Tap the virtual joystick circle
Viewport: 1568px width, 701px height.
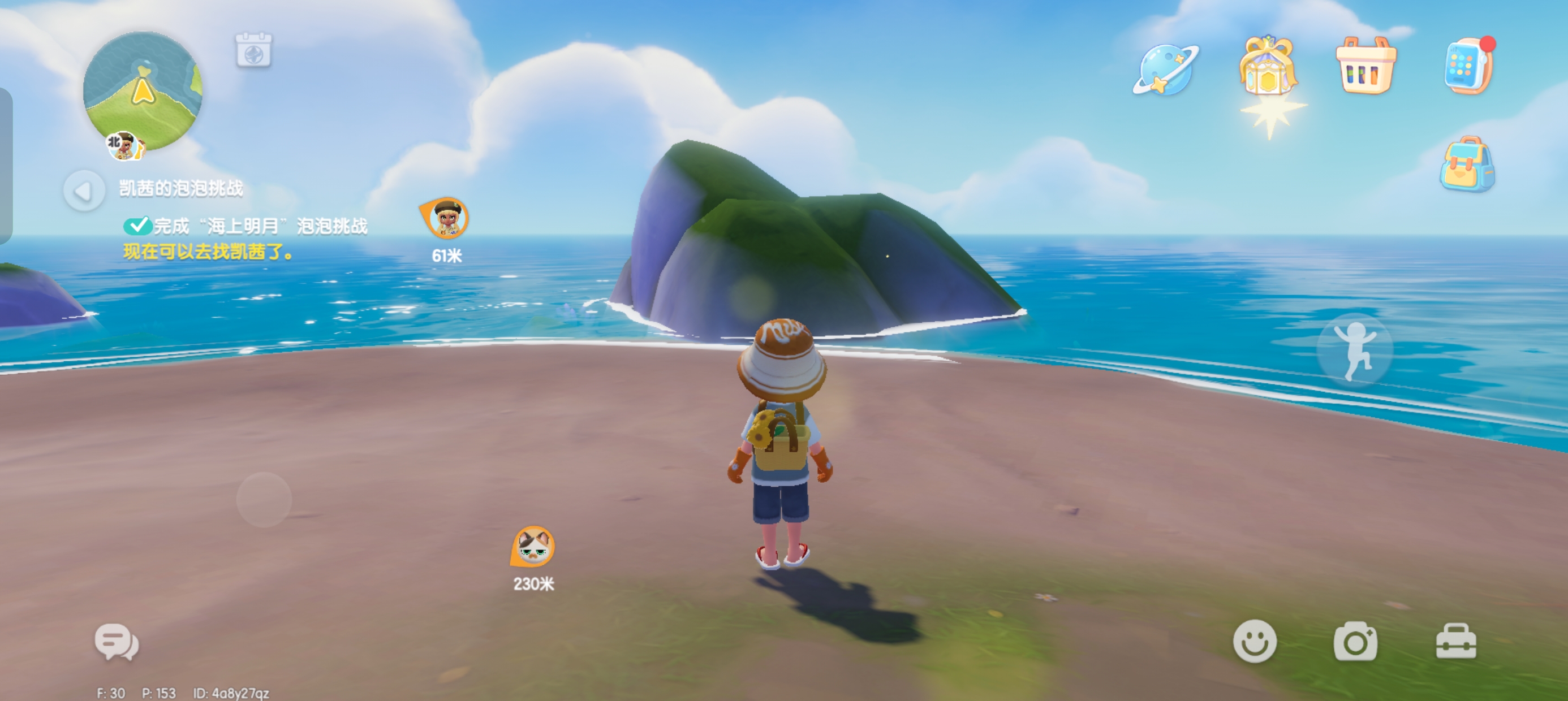pyautogui.click(x=264, y=500)
